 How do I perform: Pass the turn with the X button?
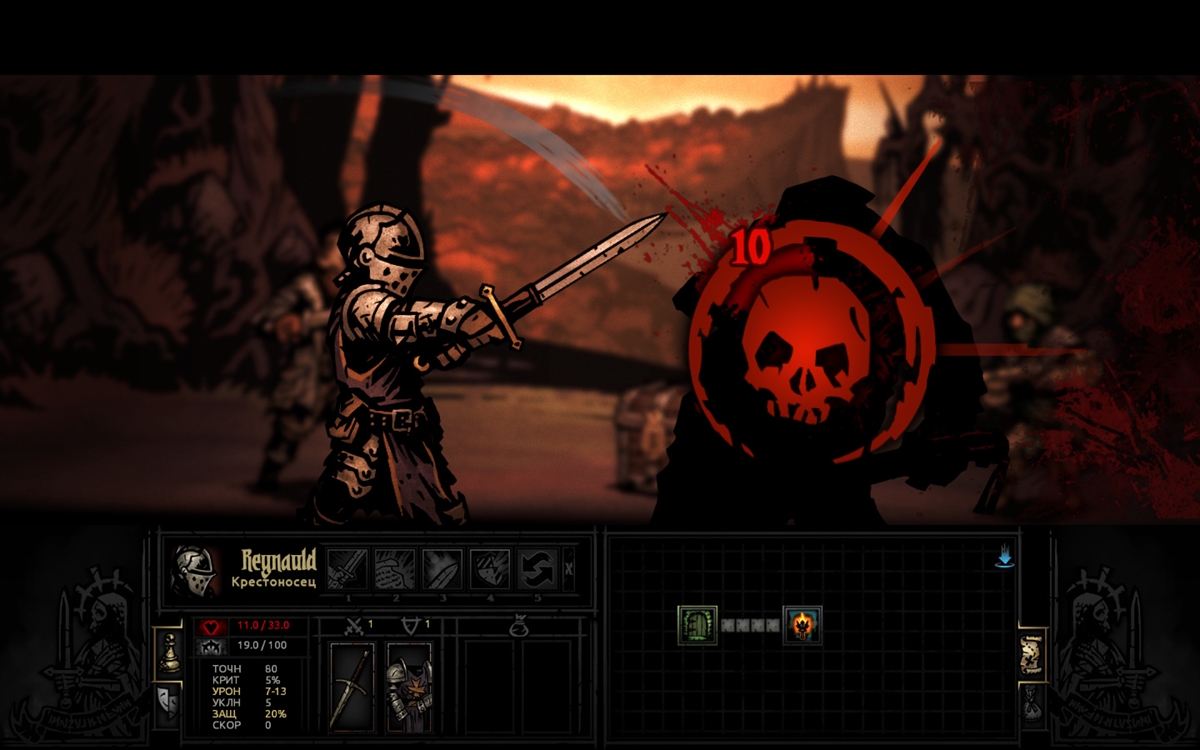click(x=569, y=568)
